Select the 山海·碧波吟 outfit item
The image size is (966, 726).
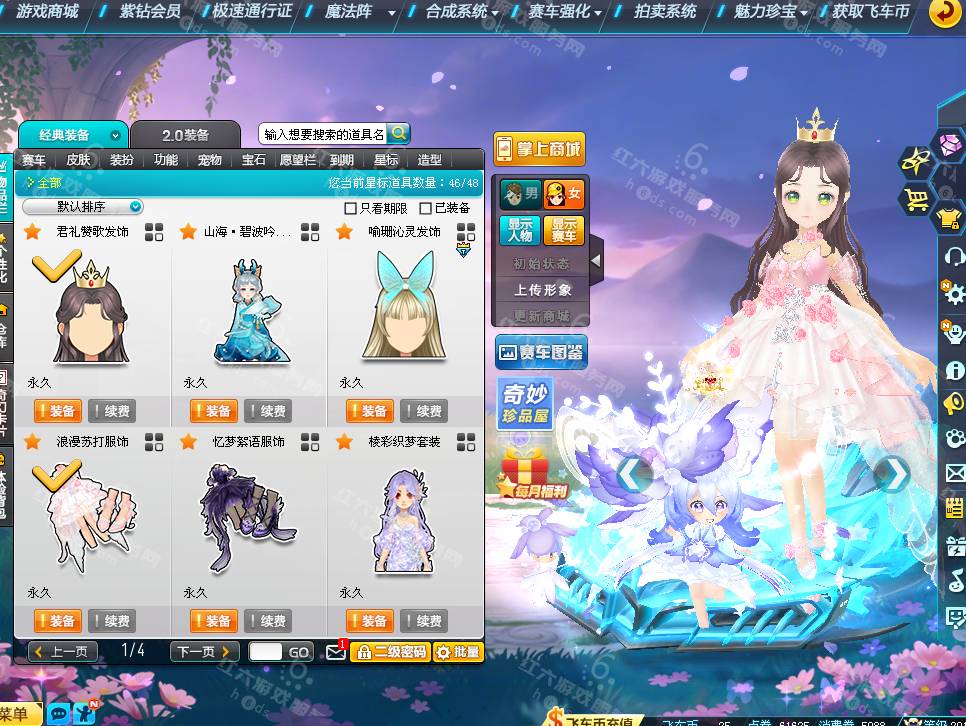[x=248, y=304]
